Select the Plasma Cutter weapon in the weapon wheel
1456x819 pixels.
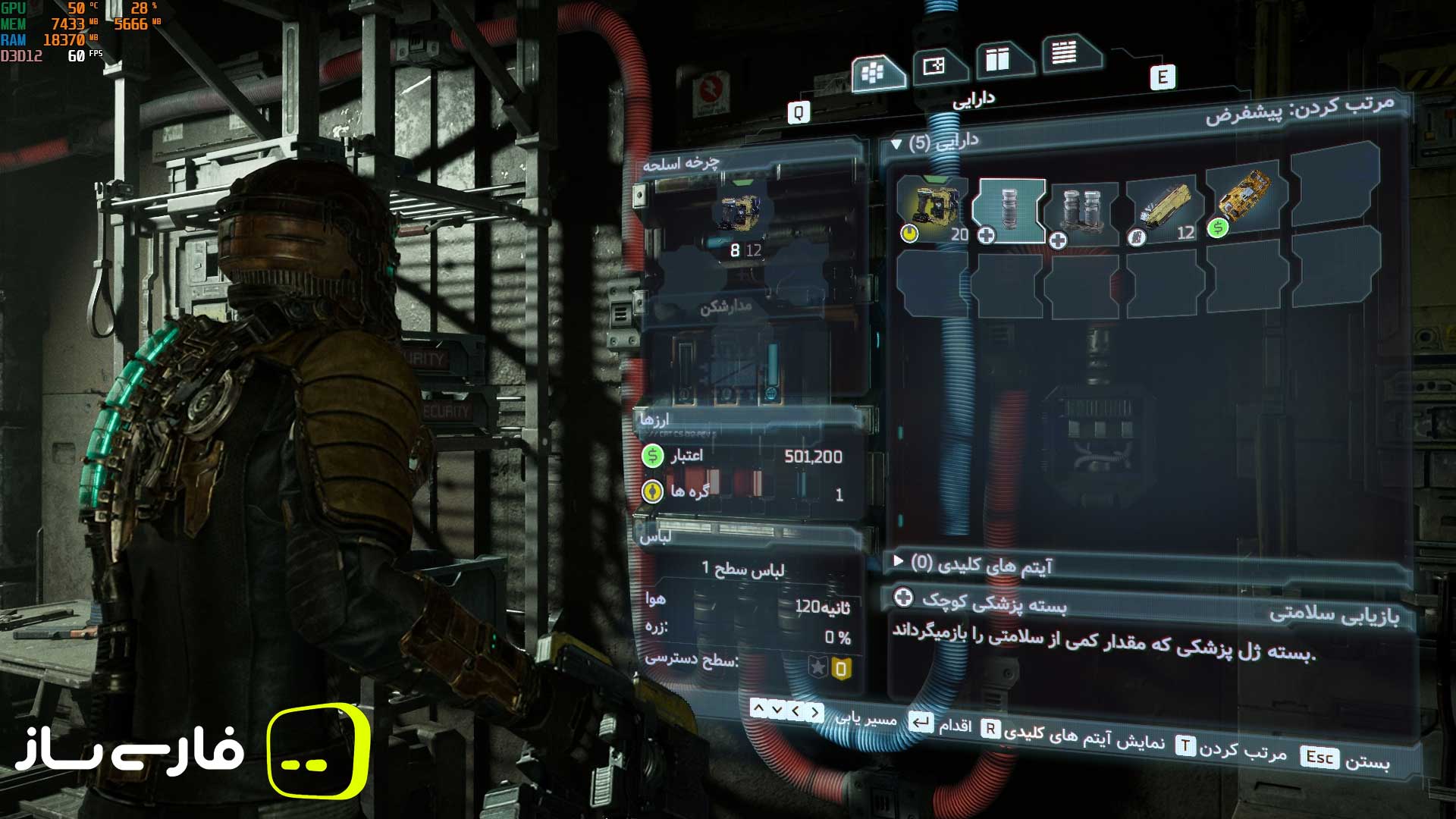tap(739, 212)
